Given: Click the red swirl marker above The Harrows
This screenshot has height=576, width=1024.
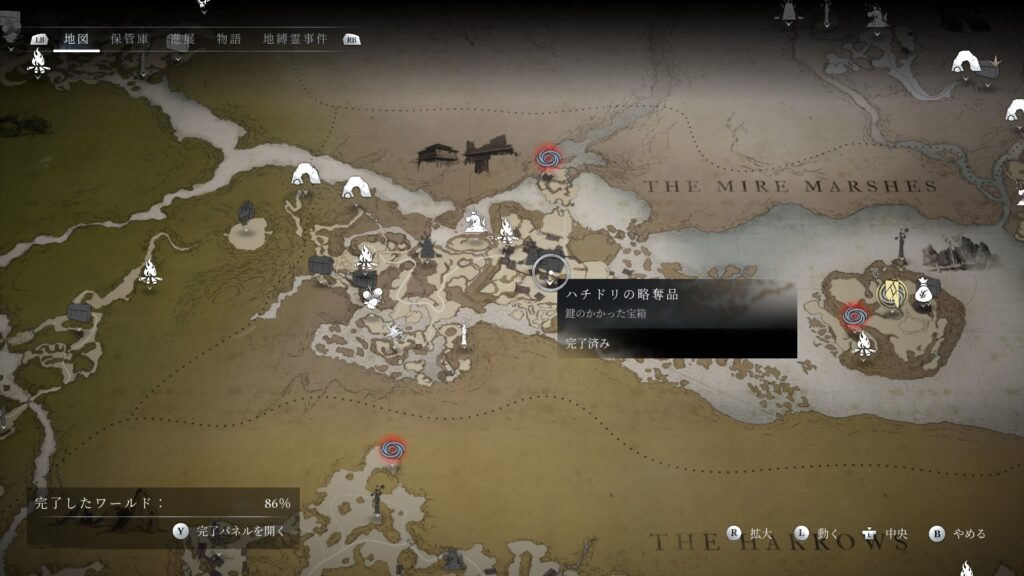Looking at the screenshot, I should [x=392, y=450].
